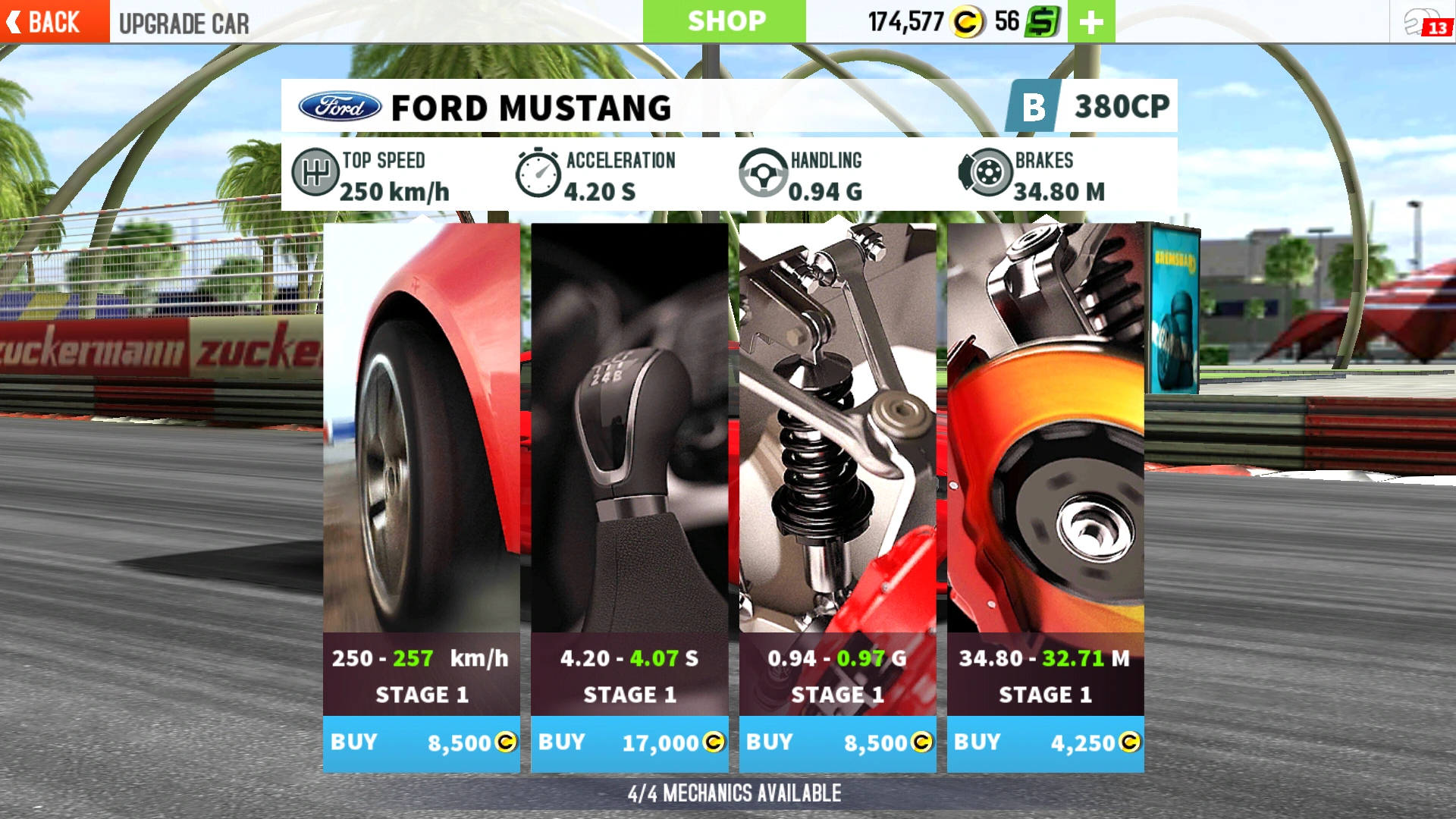Open the SHOP screen
The image size is (1456, 819).
pyautogui.click(x=726, y=20)
